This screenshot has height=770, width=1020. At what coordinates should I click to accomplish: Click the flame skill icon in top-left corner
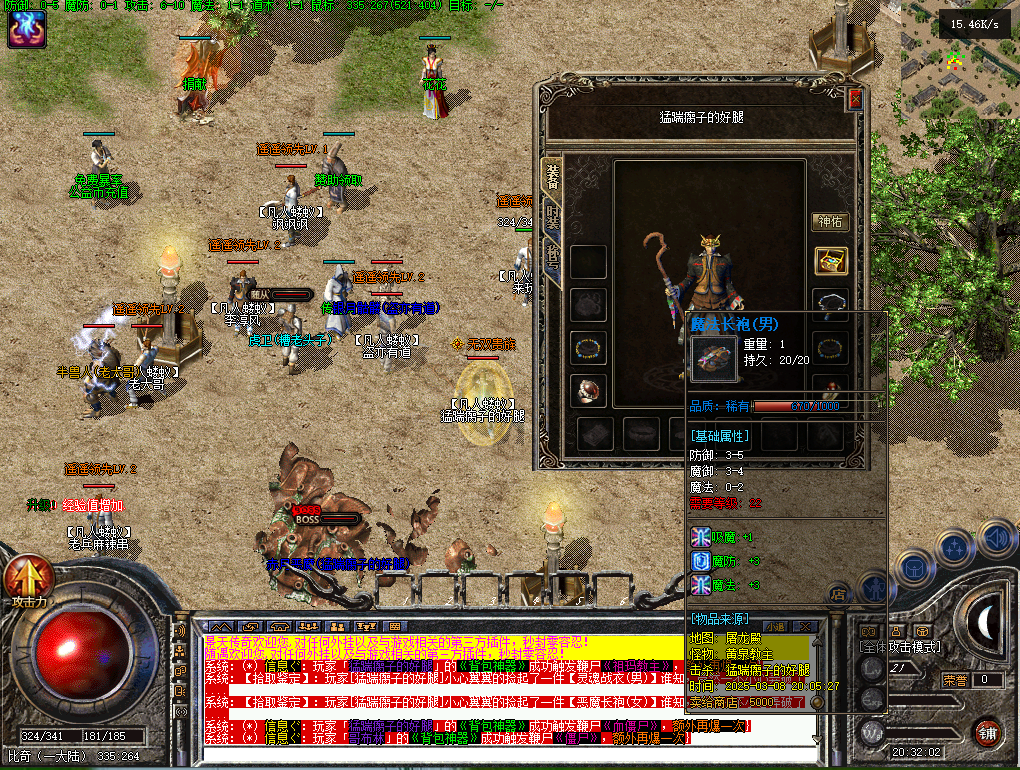pyautogui.click(x=22, y=30)
